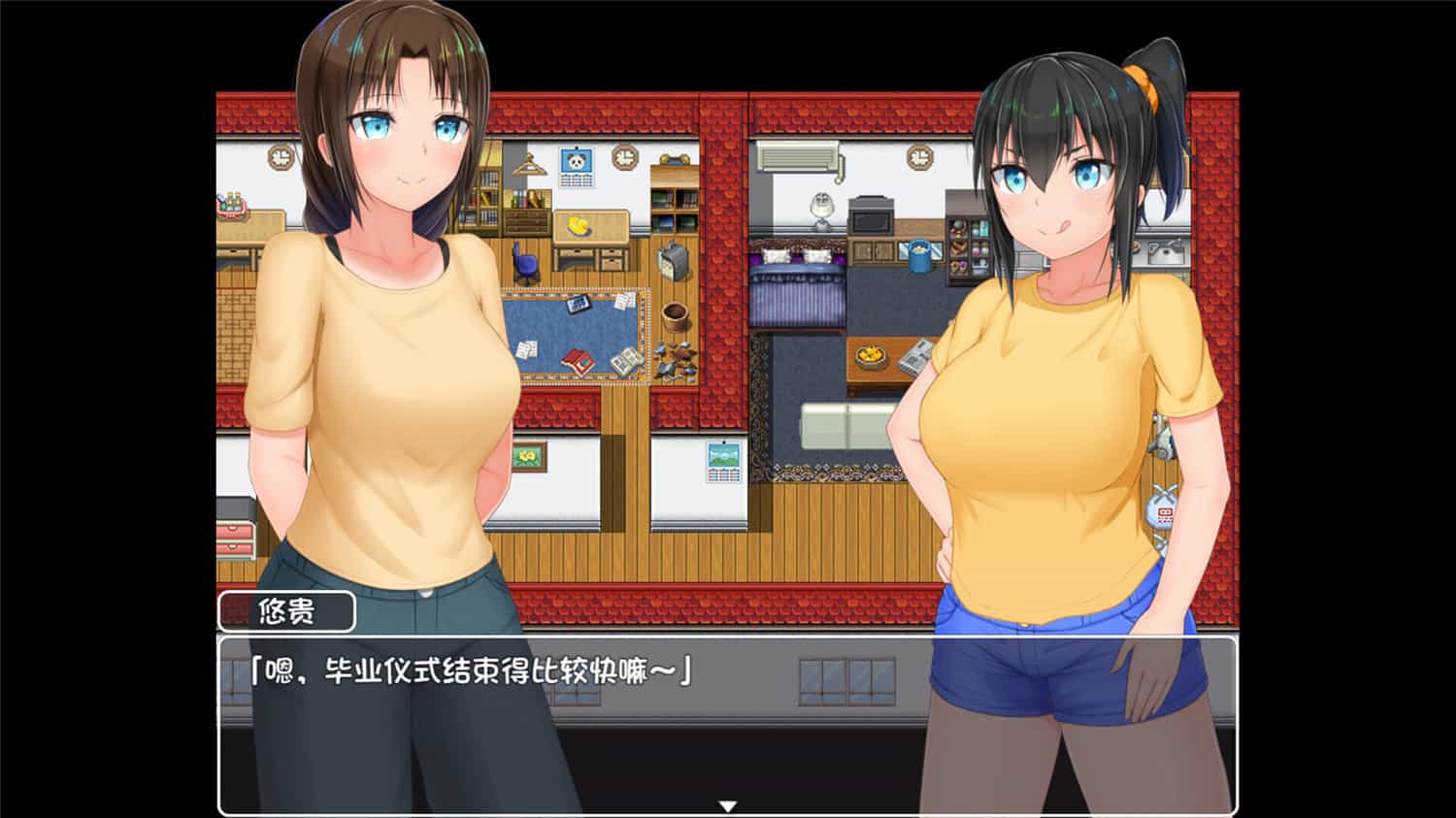Click the rubber duck on the desk
The width and height of the screenshot is (1456, 818).
click(x=579, y=225)
